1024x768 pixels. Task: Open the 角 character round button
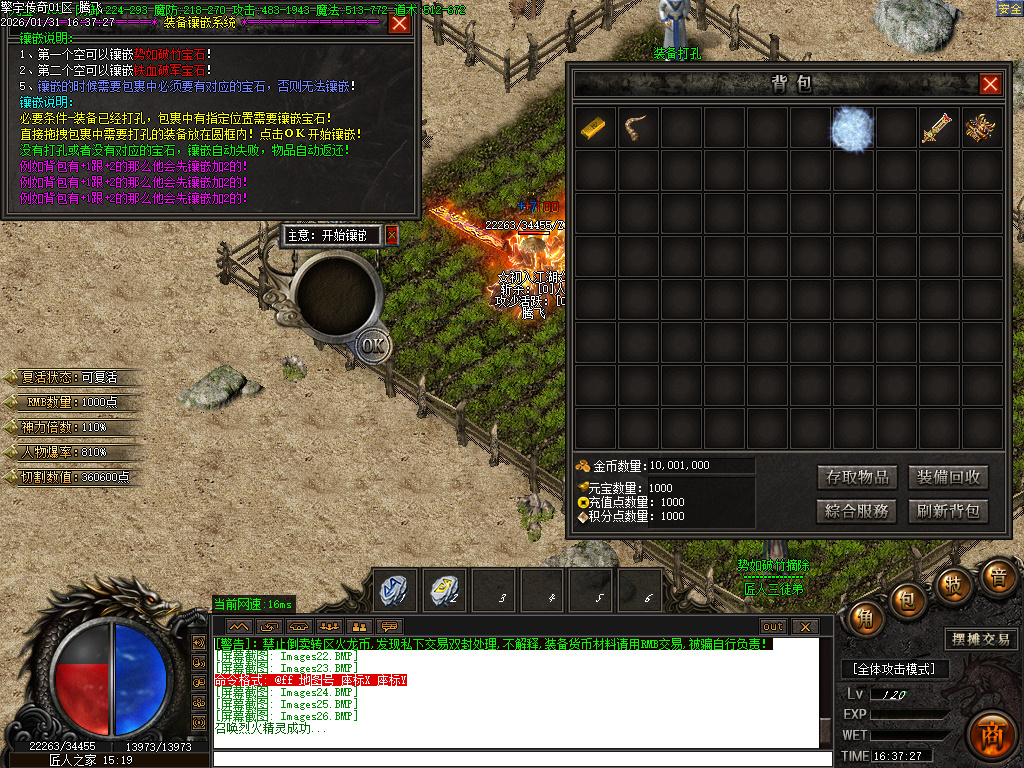point(865,620)
